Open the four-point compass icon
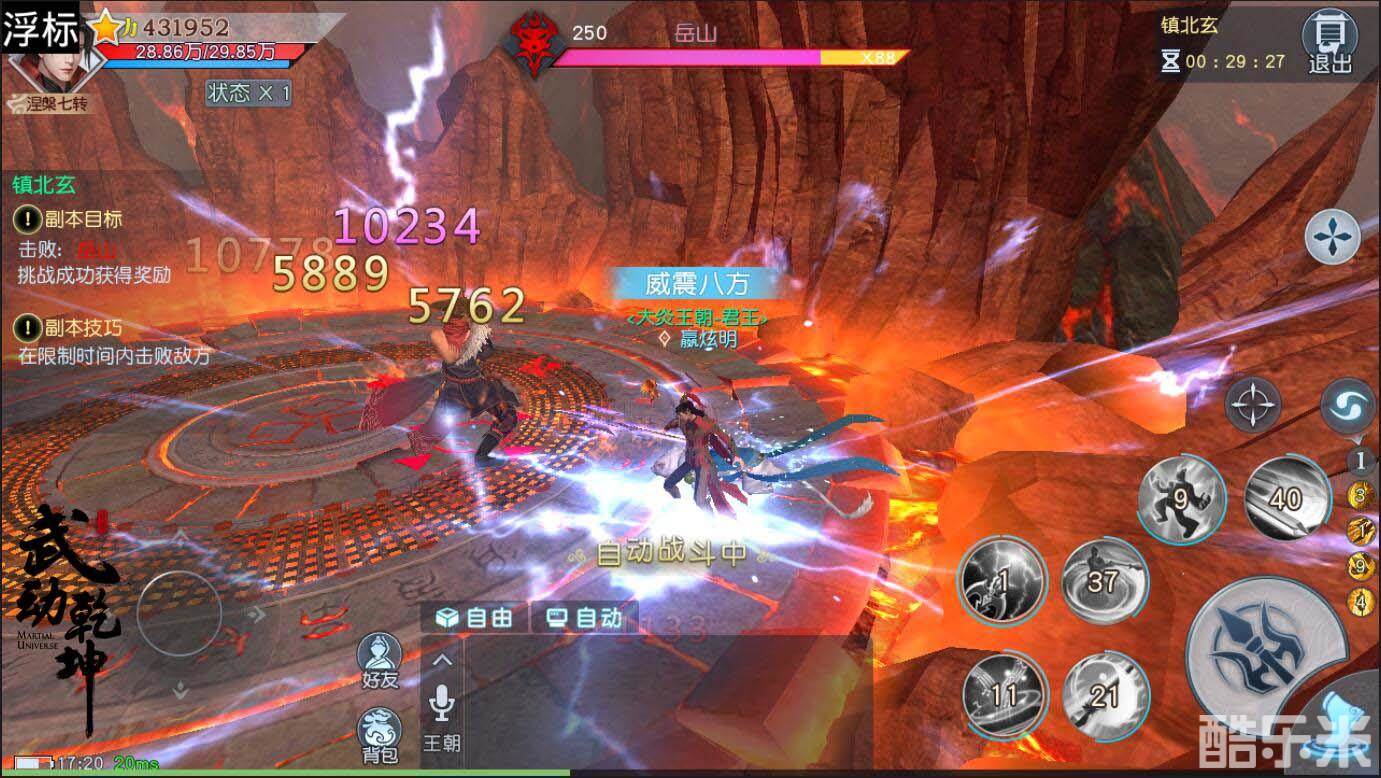This screenshot has height=778, width=1381. (1332, 238)
